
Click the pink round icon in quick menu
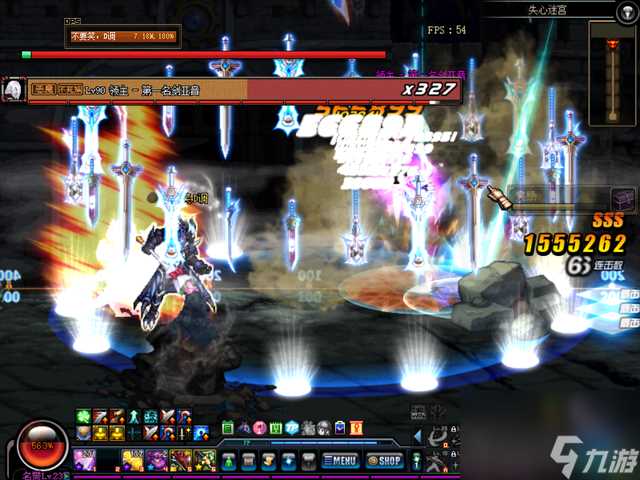click(x=257, y=428)
